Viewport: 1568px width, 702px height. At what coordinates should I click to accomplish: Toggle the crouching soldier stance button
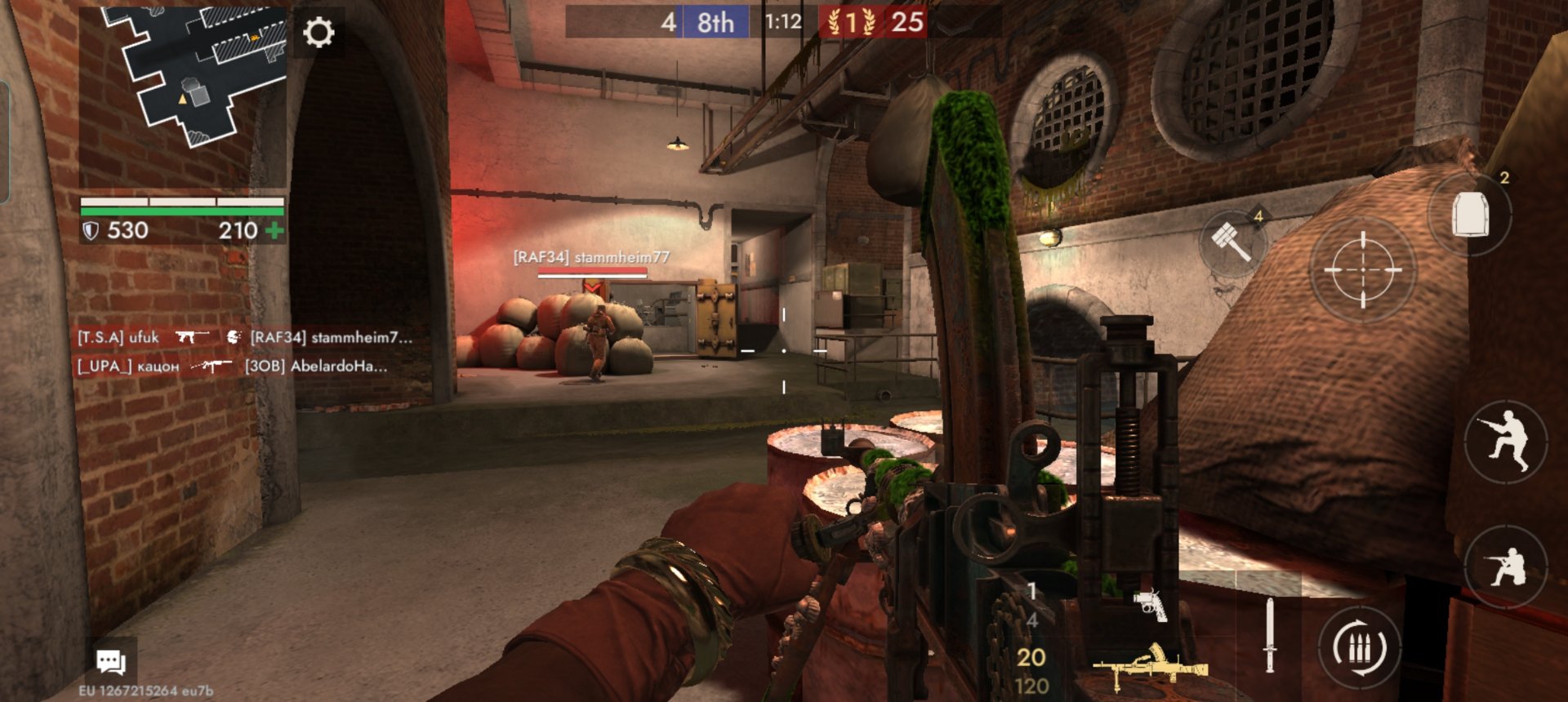1505,566
